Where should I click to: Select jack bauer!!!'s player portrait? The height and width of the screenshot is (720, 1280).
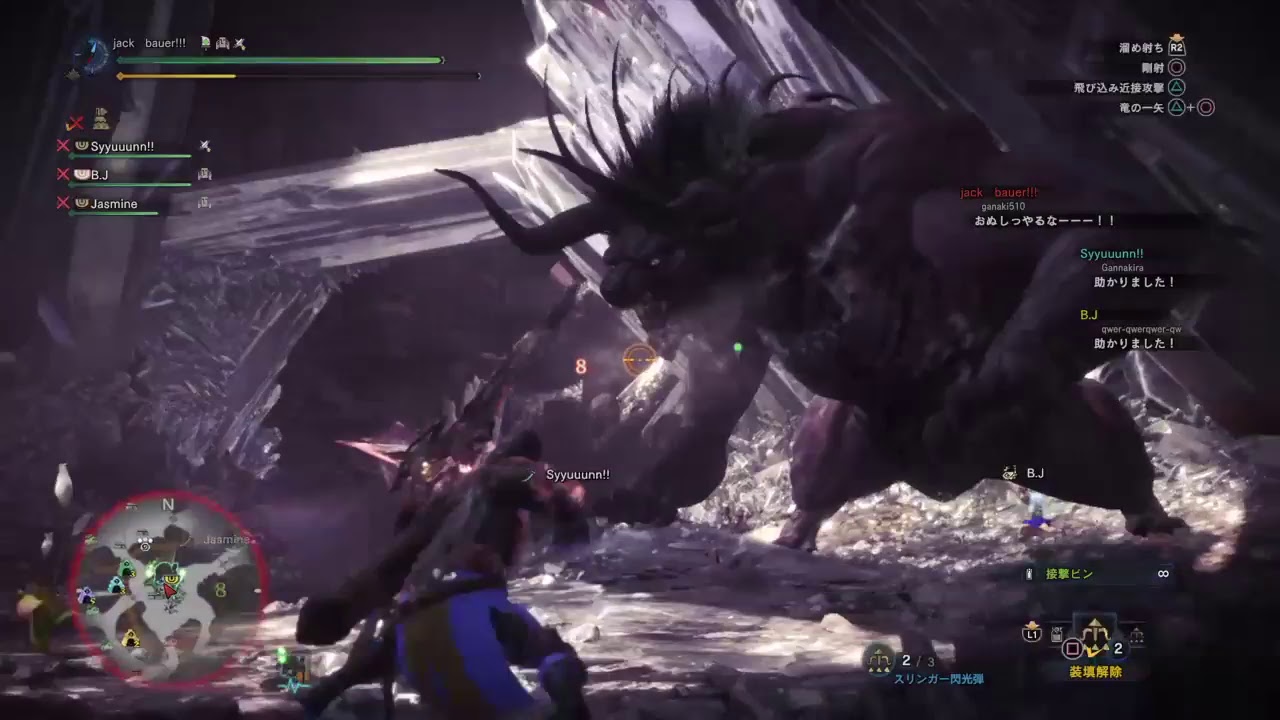coord(93,55)
